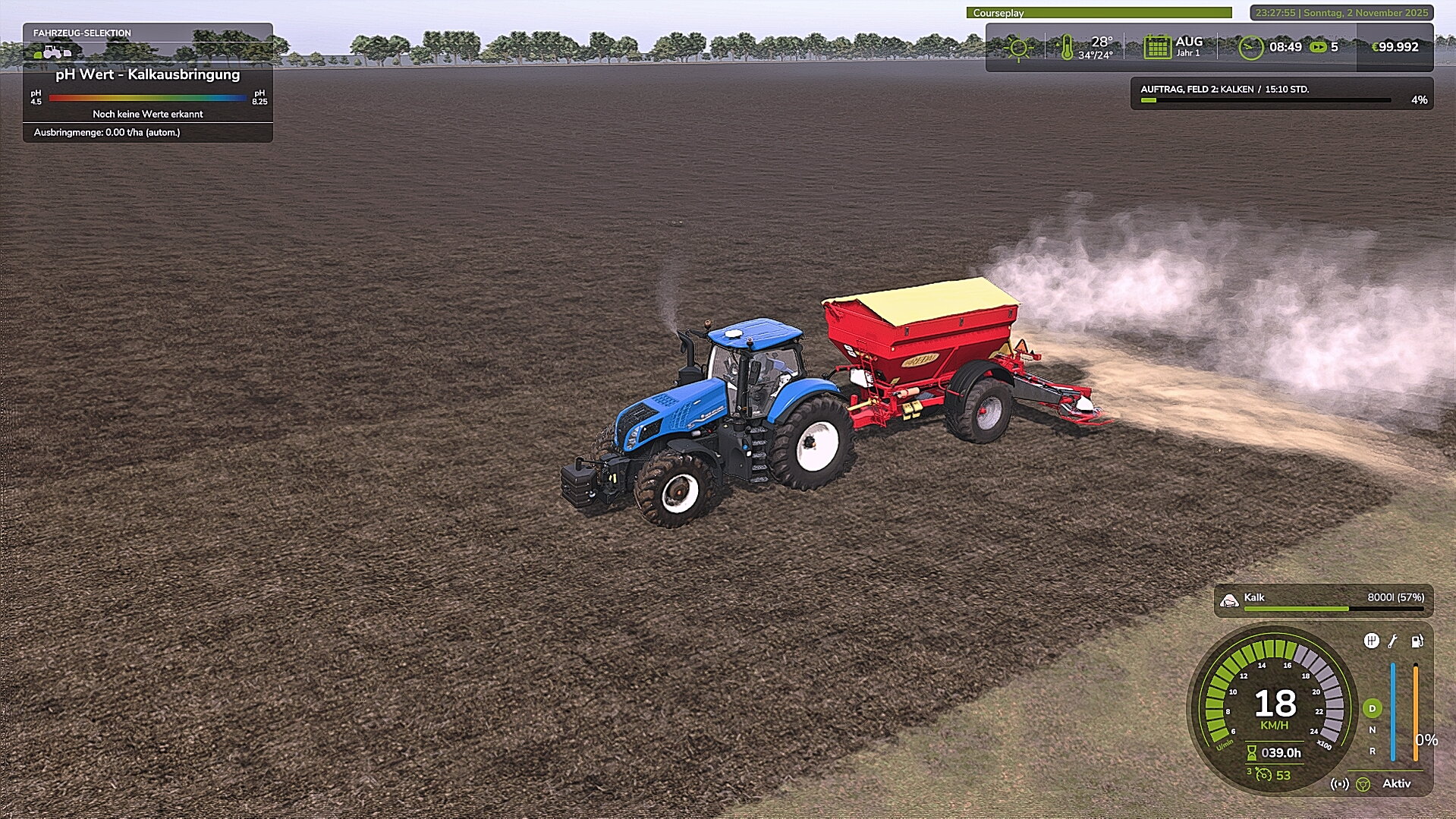Open the AUG calendar icon
The width and height of the screenshot is (1456, 819).
(x=1156, y=47)
